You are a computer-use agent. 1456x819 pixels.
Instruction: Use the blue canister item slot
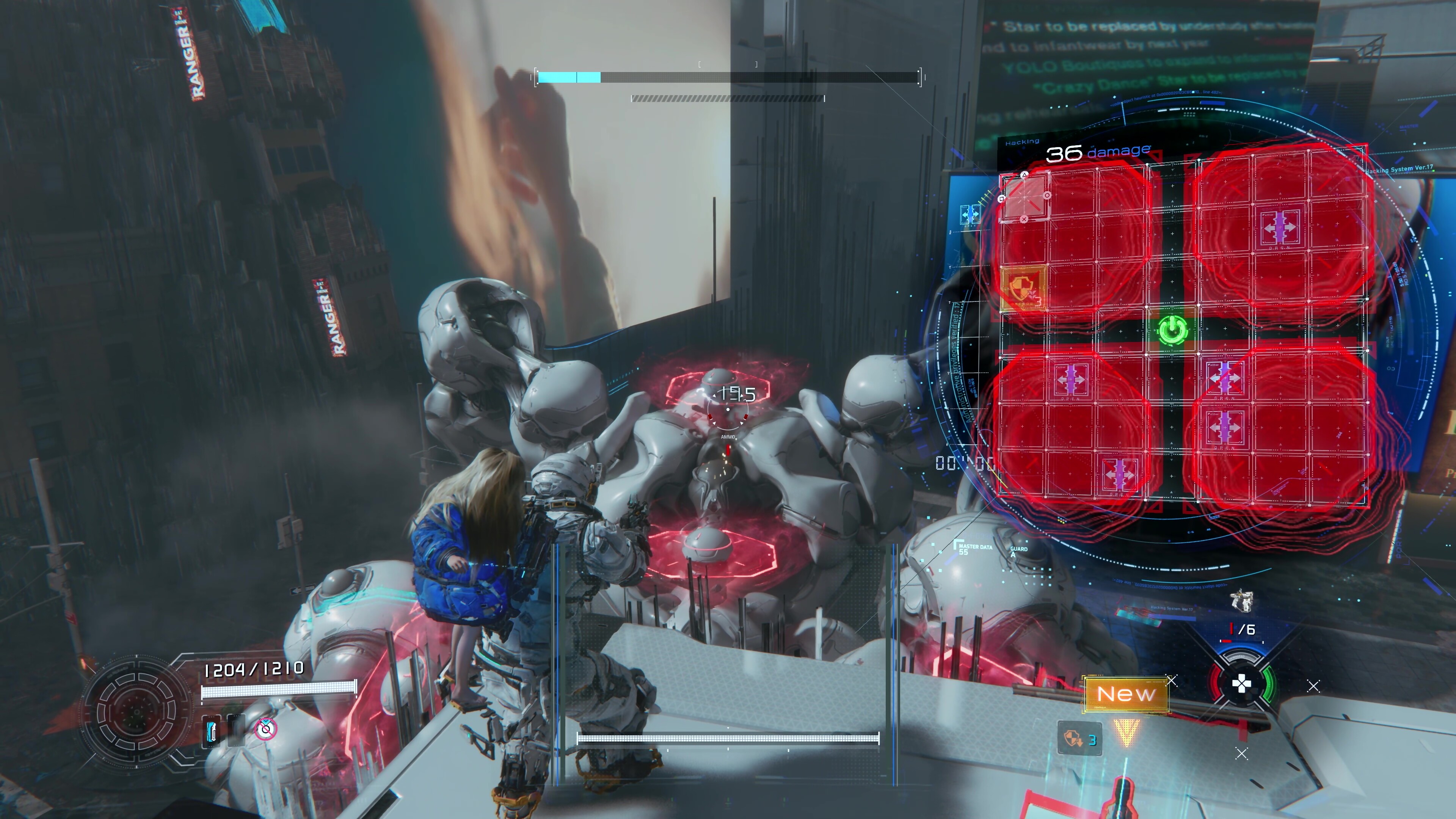point(212,731)
